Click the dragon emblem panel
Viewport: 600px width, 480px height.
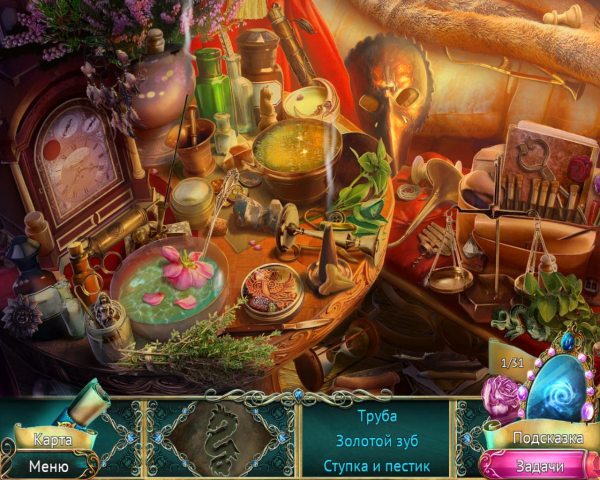(x=222, y=439)
